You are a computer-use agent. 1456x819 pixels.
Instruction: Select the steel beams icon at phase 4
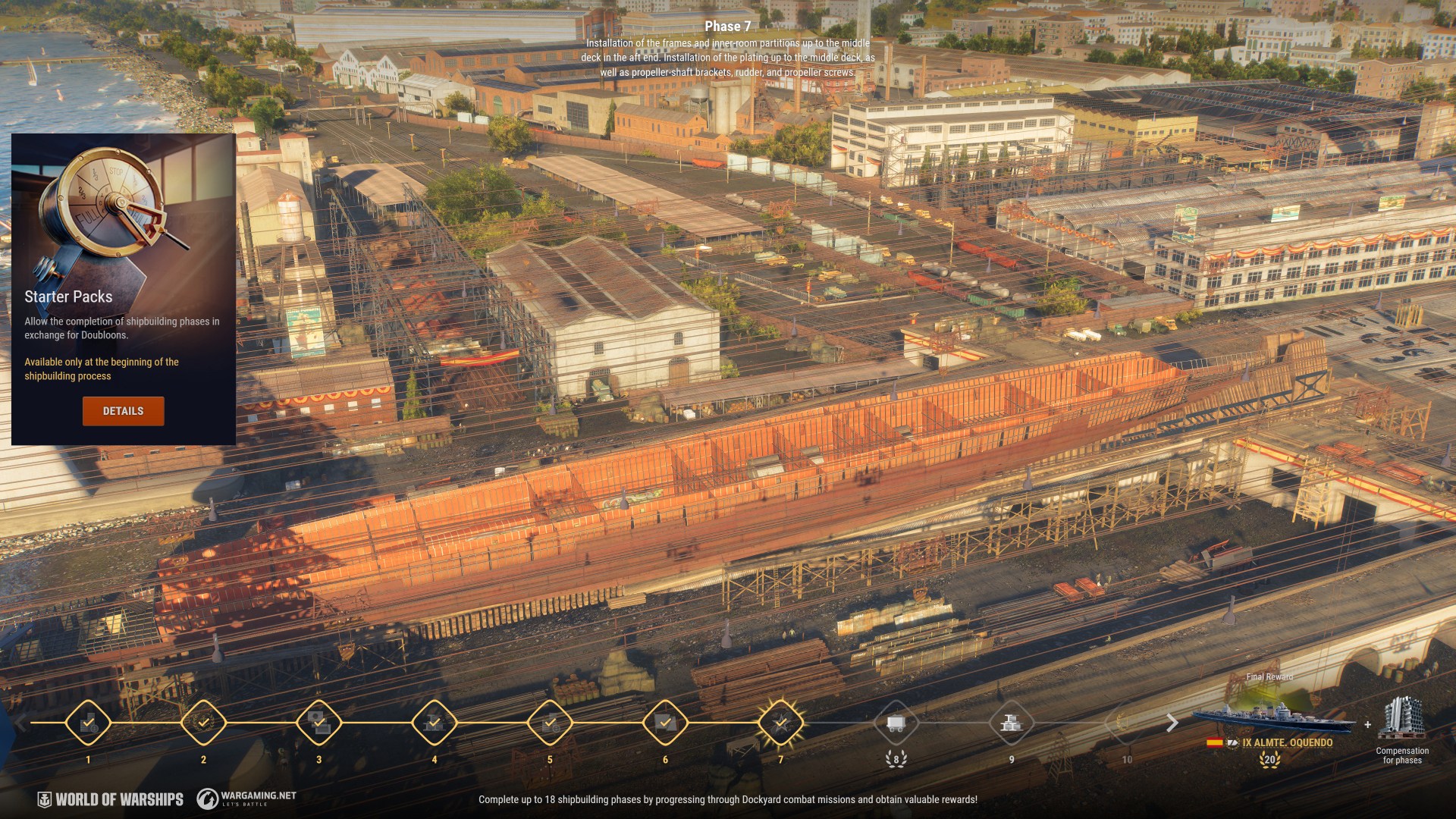coord(435,723)
